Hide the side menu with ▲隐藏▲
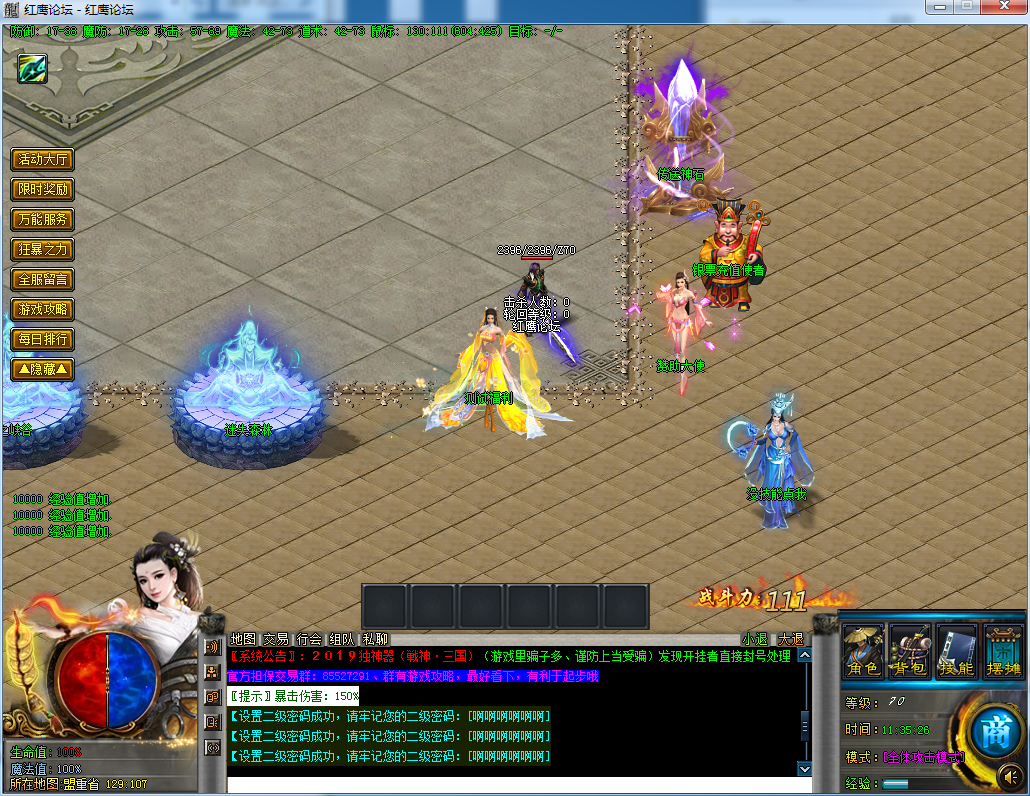Viewport: 1030px width, 796px height. 42,370
